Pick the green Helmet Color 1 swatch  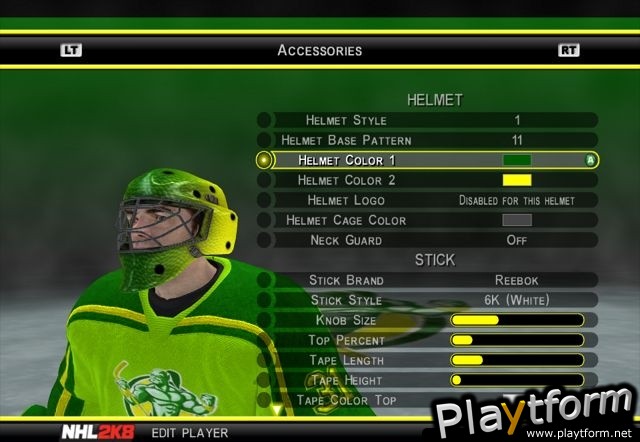pos(516,160)
